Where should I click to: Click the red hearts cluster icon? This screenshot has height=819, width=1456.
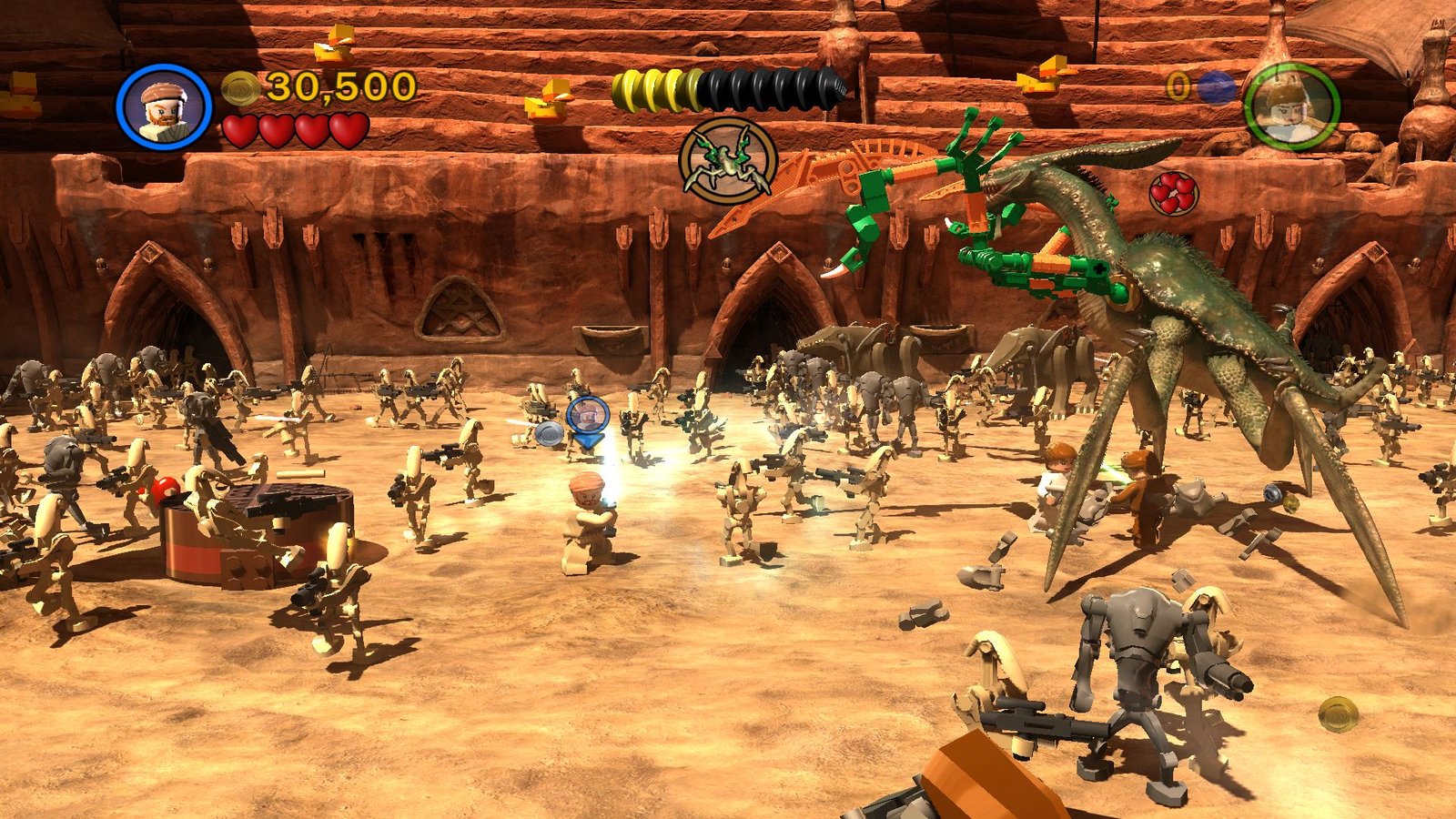tap(1173, 193)
